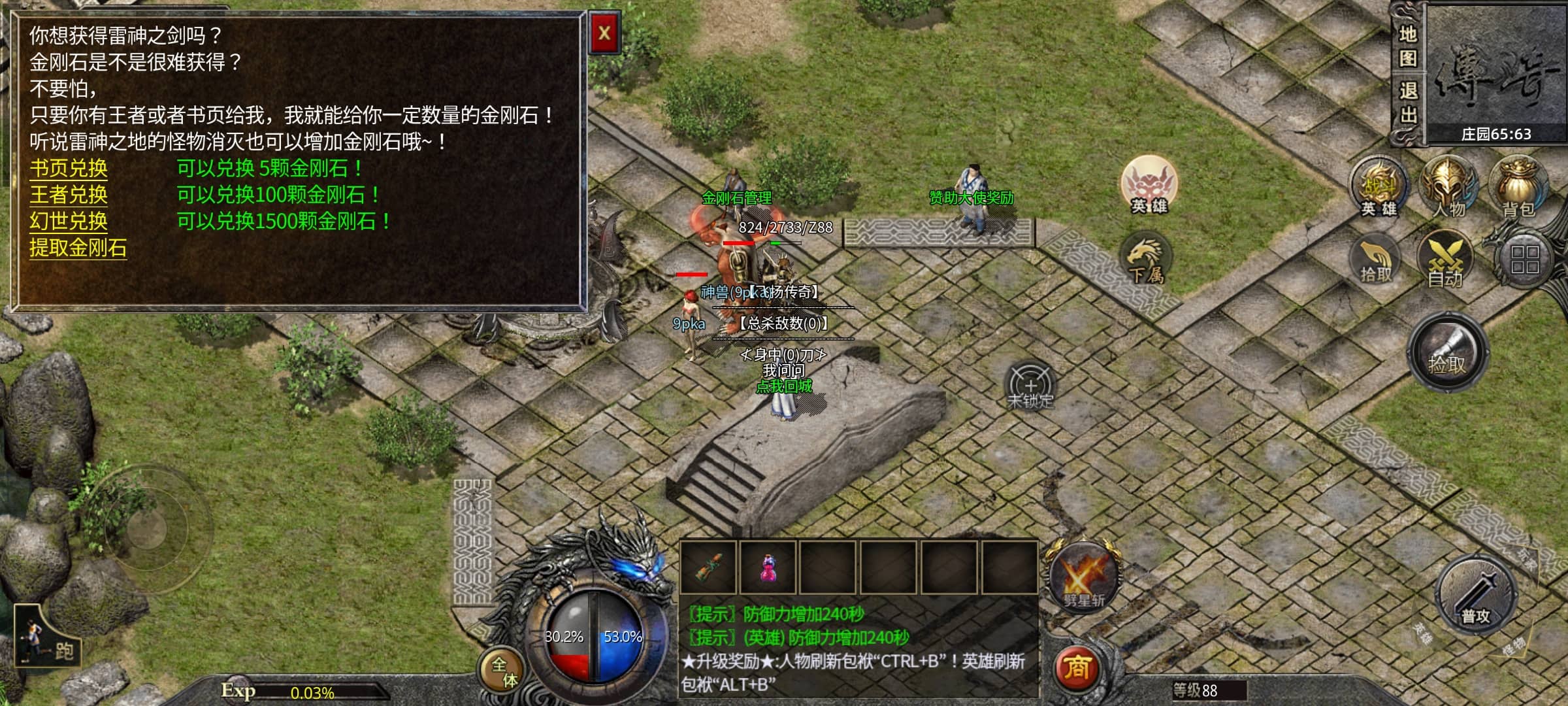This screenshot has width=1568, height=706.
Task: Open the red 商 shop button
Action: 1077,668
